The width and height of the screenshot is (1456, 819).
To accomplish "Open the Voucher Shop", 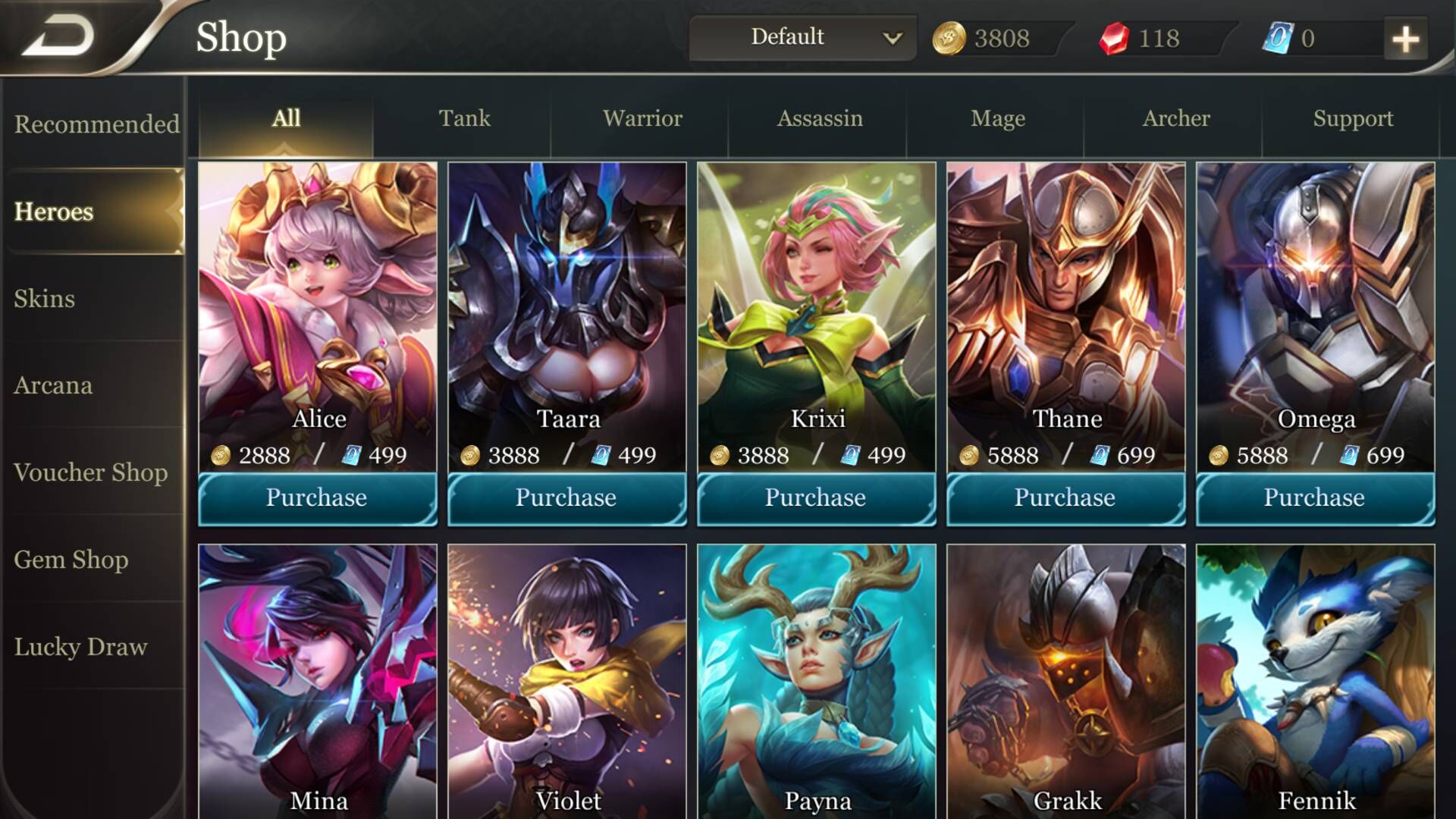I will coord(90,472).
